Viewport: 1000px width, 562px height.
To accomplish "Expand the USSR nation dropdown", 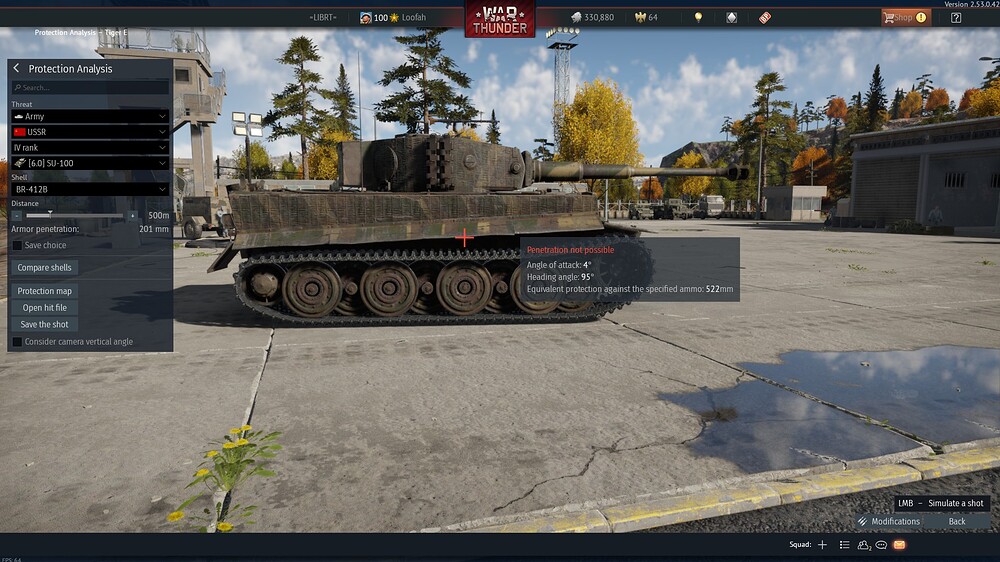I will (90, 132).
